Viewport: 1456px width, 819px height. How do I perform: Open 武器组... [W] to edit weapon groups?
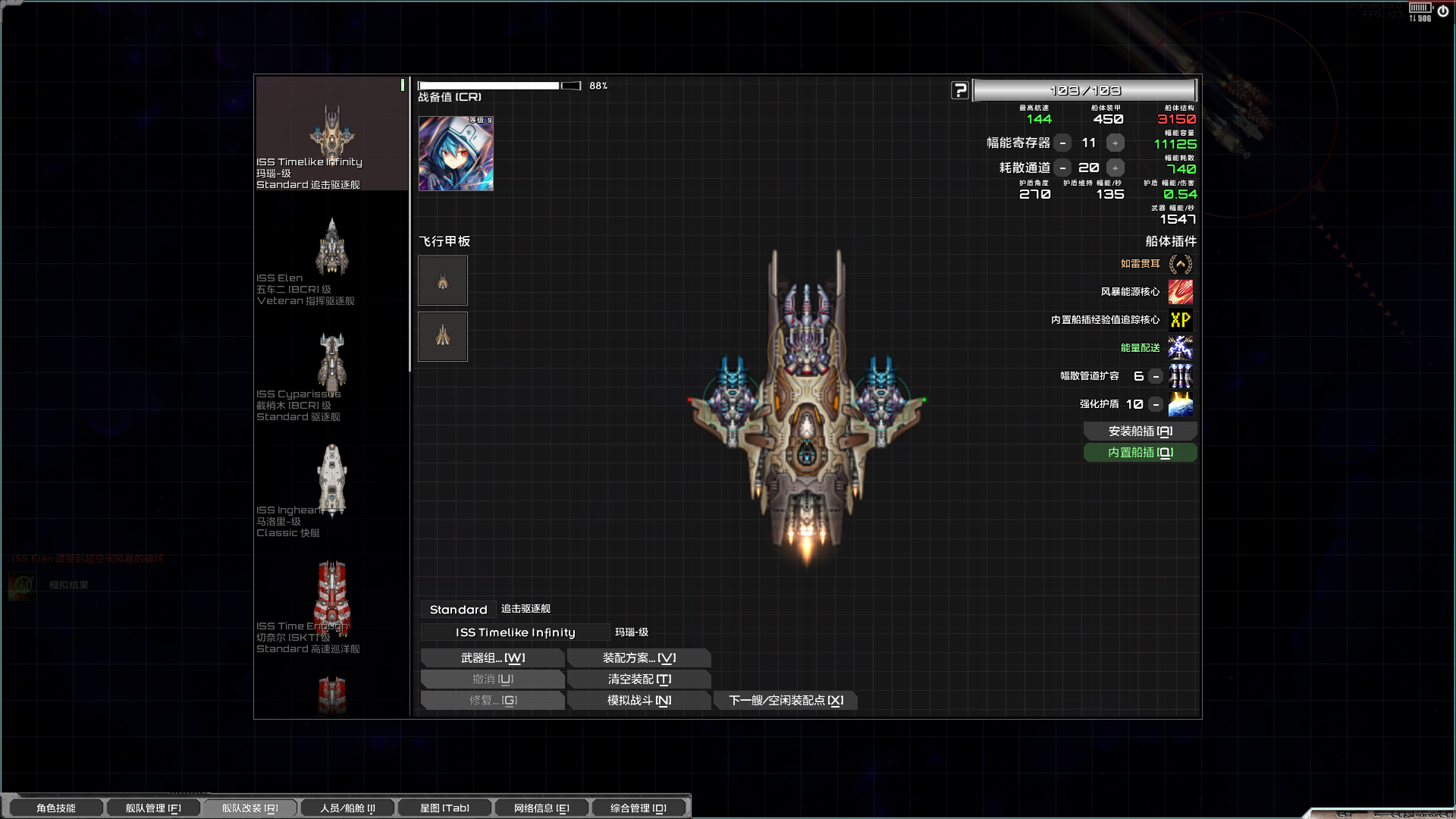(x=492, y=657)
